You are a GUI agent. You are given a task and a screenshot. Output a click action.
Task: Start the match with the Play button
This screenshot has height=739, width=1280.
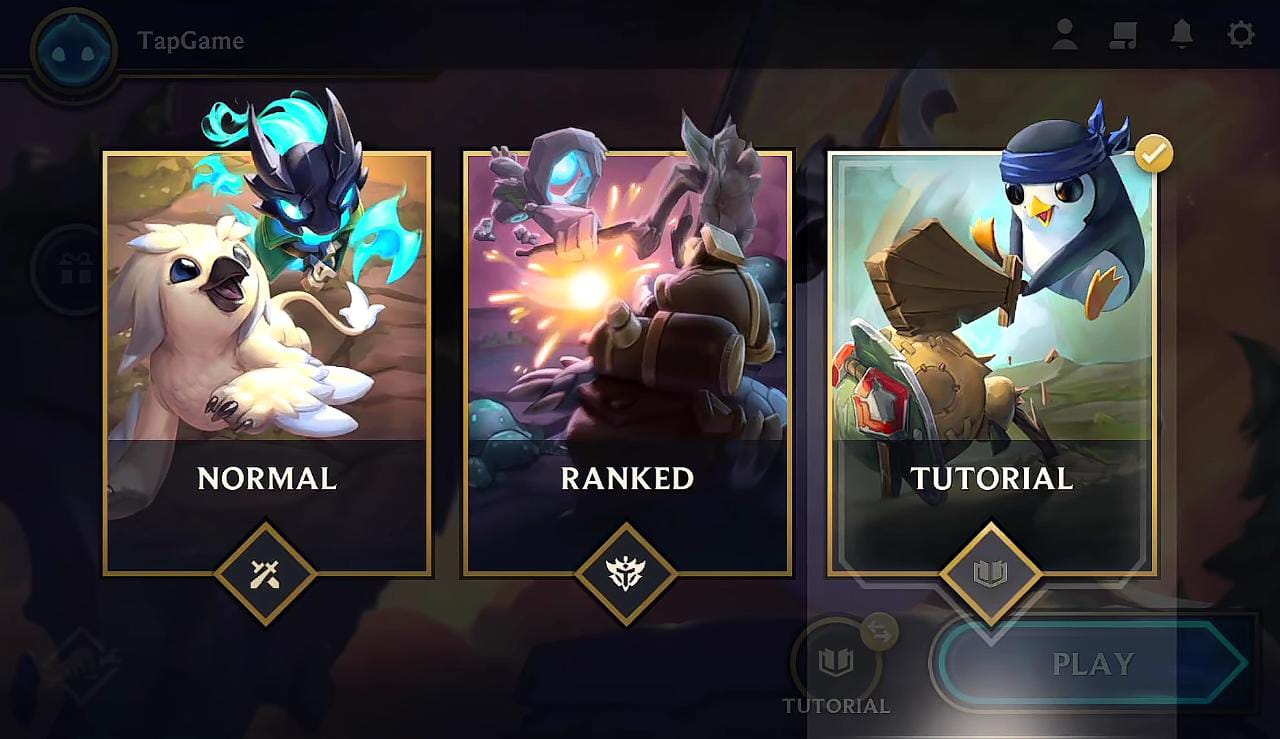(1093, 663)
